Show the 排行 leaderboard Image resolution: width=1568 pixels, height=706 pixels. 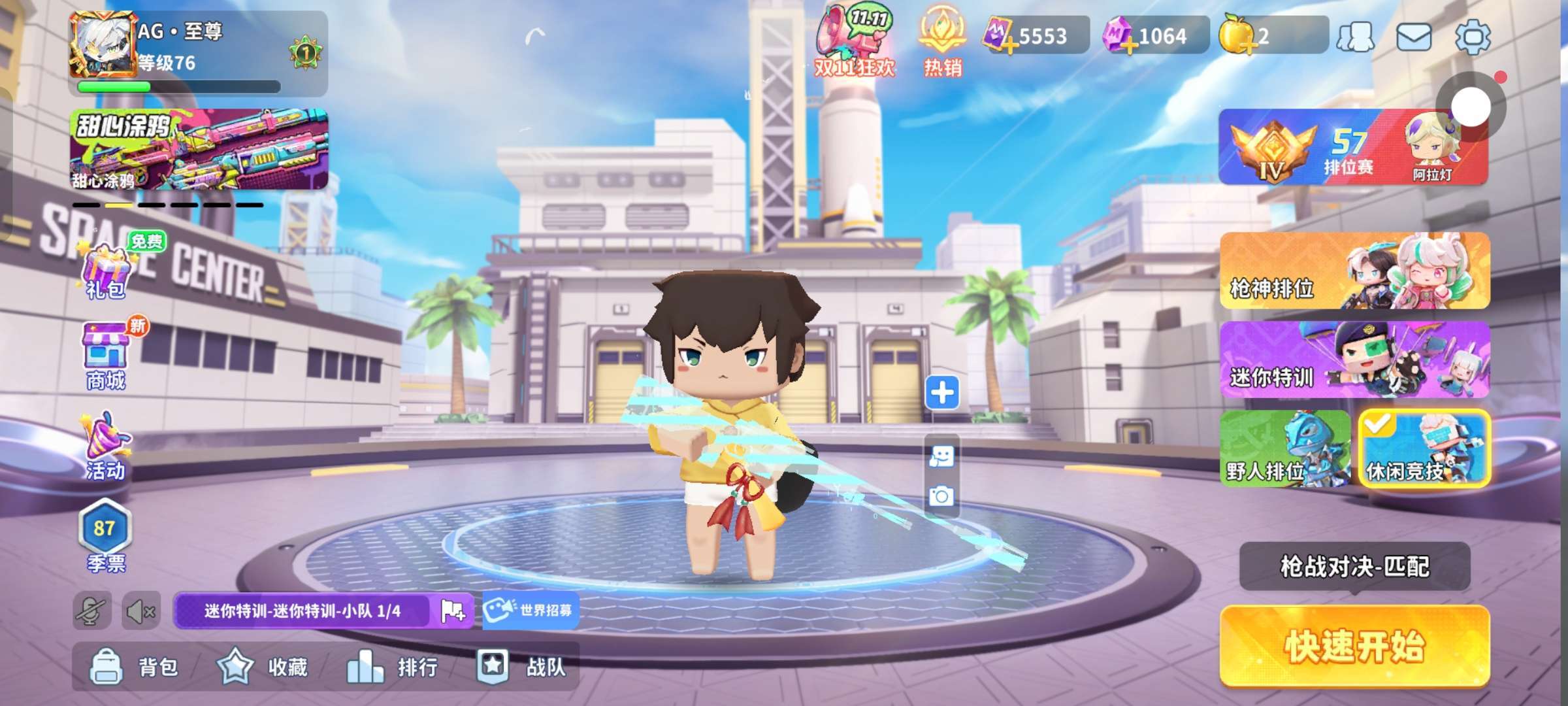(x=392, y=667)
